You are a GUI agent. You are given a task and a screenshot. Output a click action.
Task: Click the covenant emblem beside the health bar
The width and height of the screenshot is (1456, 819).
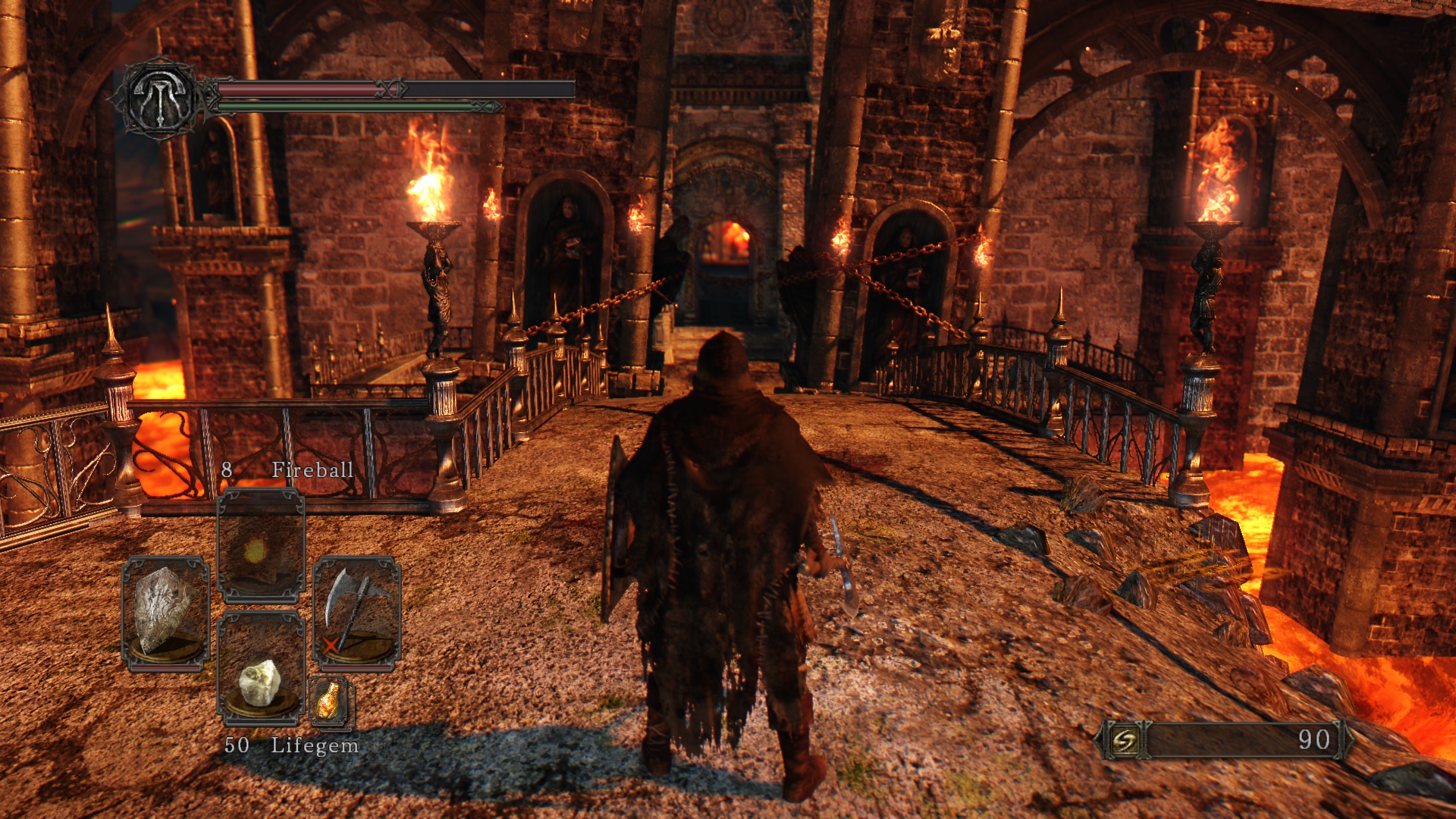pyautogui.click(x=162, y=99)
